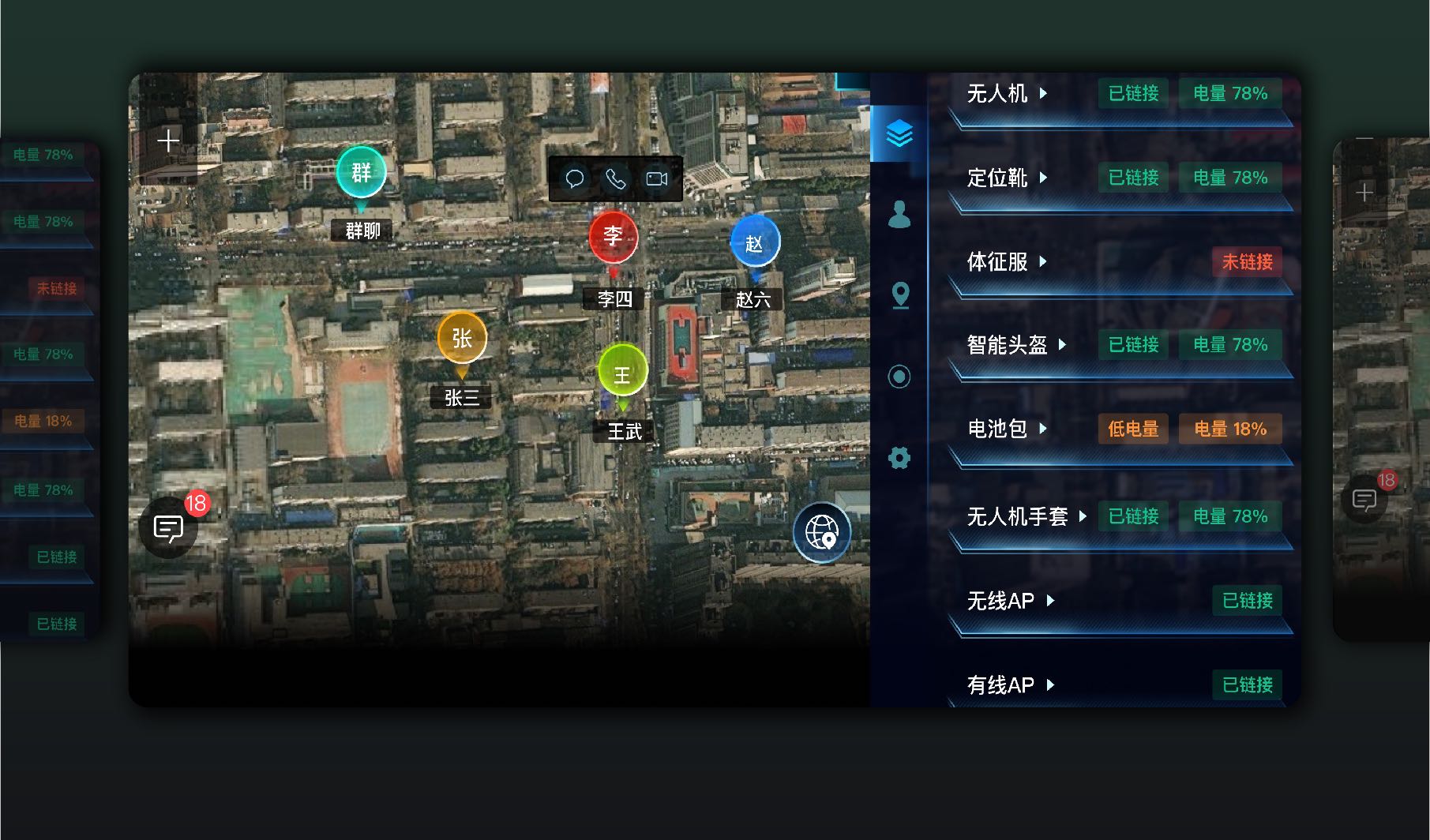Click the plus button on the map
Screen dimensions: 1430x840
(168, 141)
